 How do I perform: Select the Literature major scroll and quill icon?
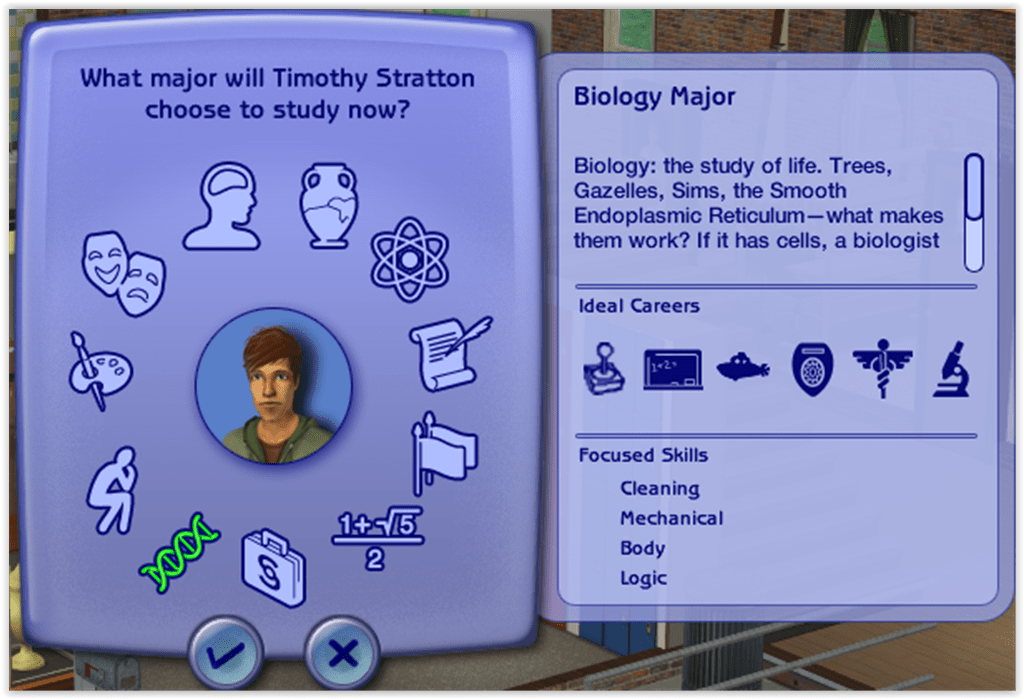449,352
